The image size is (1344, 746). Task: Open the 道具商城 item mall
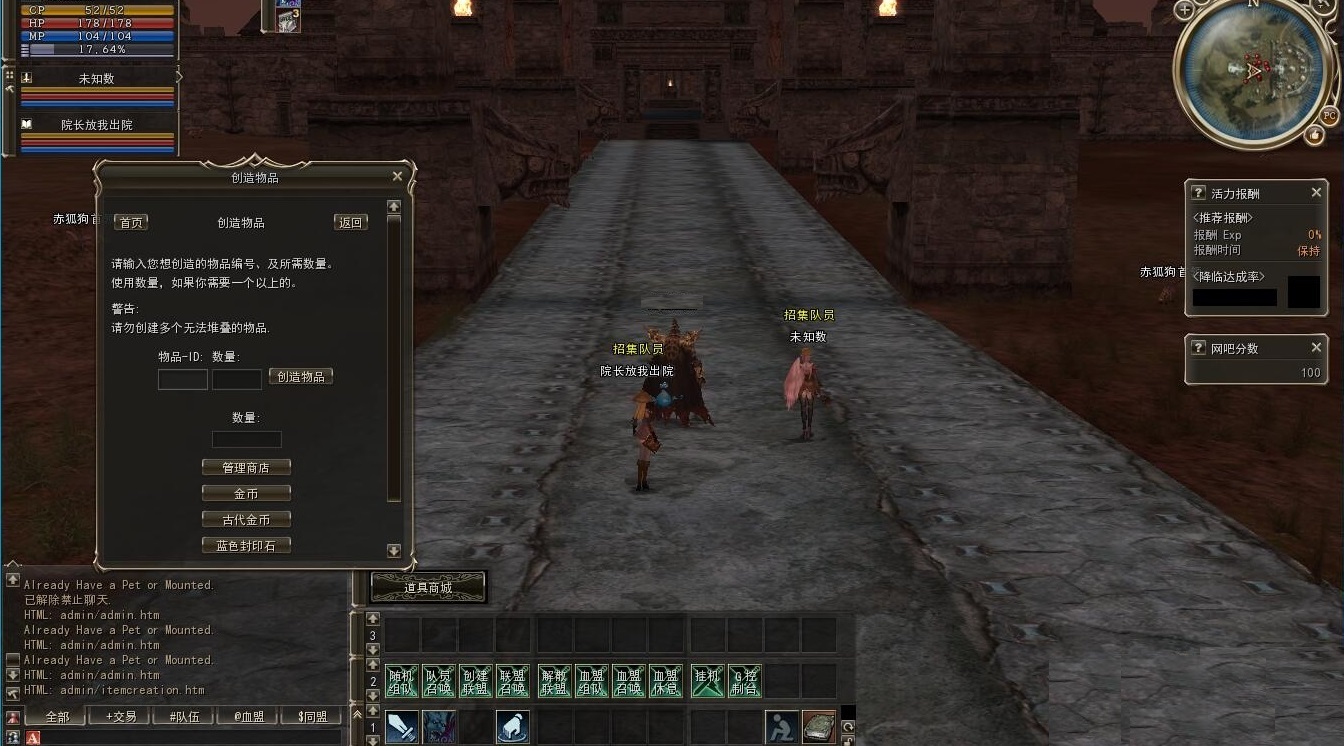(x=428, y=588)
